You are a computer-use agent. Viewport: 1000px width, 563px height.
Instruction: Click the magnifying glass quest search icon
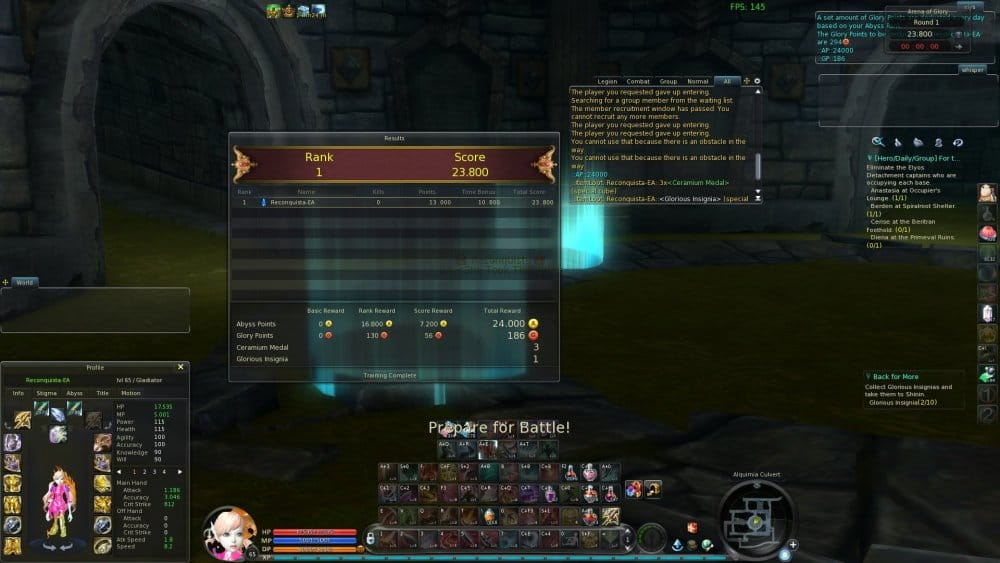tap(878, 142)
